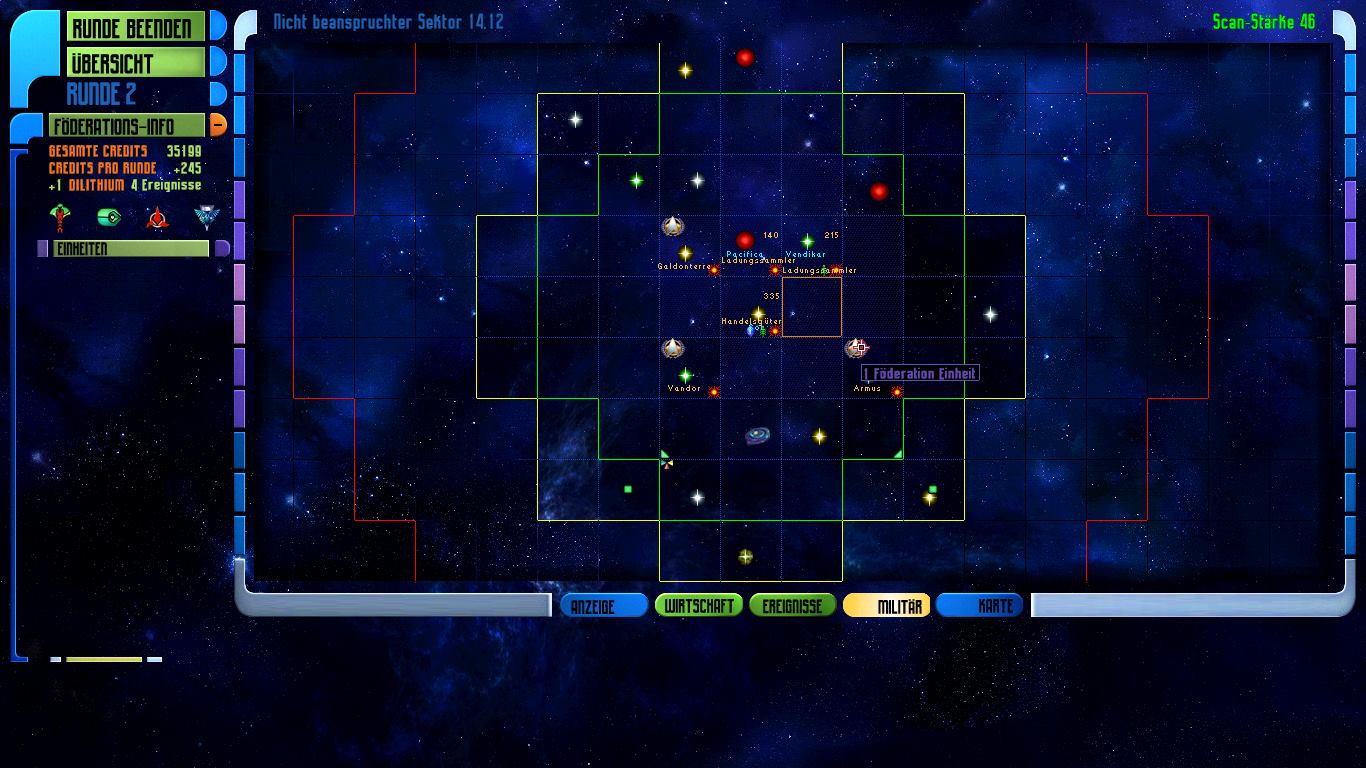Switch to the Anzeige tab
Viewport: 1366px width, 768px height.
(x=603, y=606)
